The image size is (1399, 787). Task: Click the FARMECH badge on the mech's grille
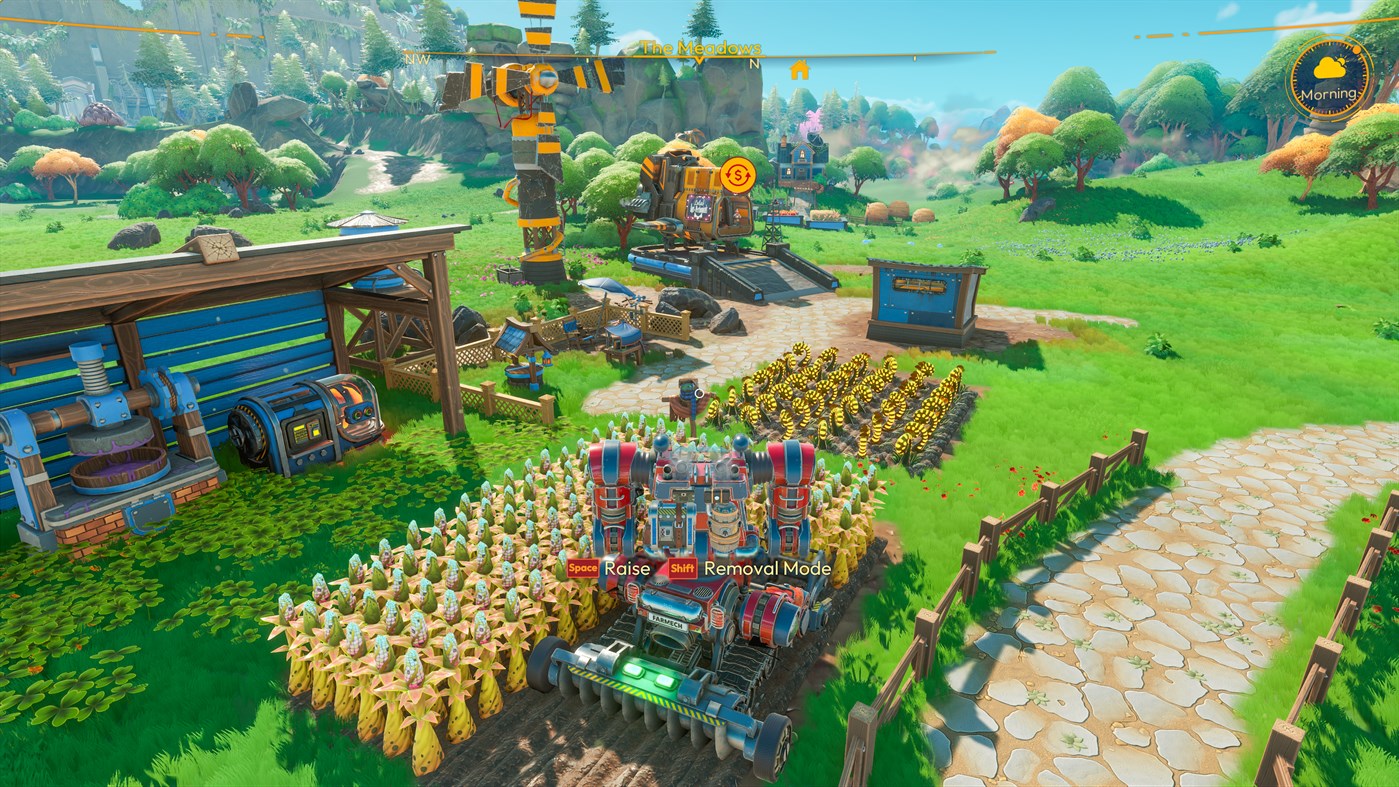tap(668, 622)
